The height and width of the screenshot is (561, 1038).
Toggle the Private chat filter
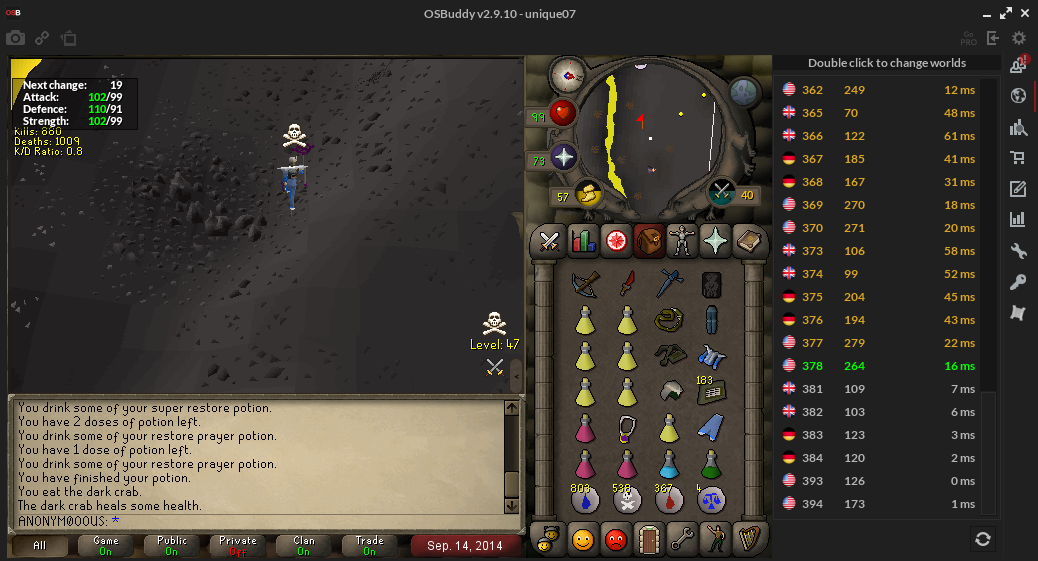point(238,546)
